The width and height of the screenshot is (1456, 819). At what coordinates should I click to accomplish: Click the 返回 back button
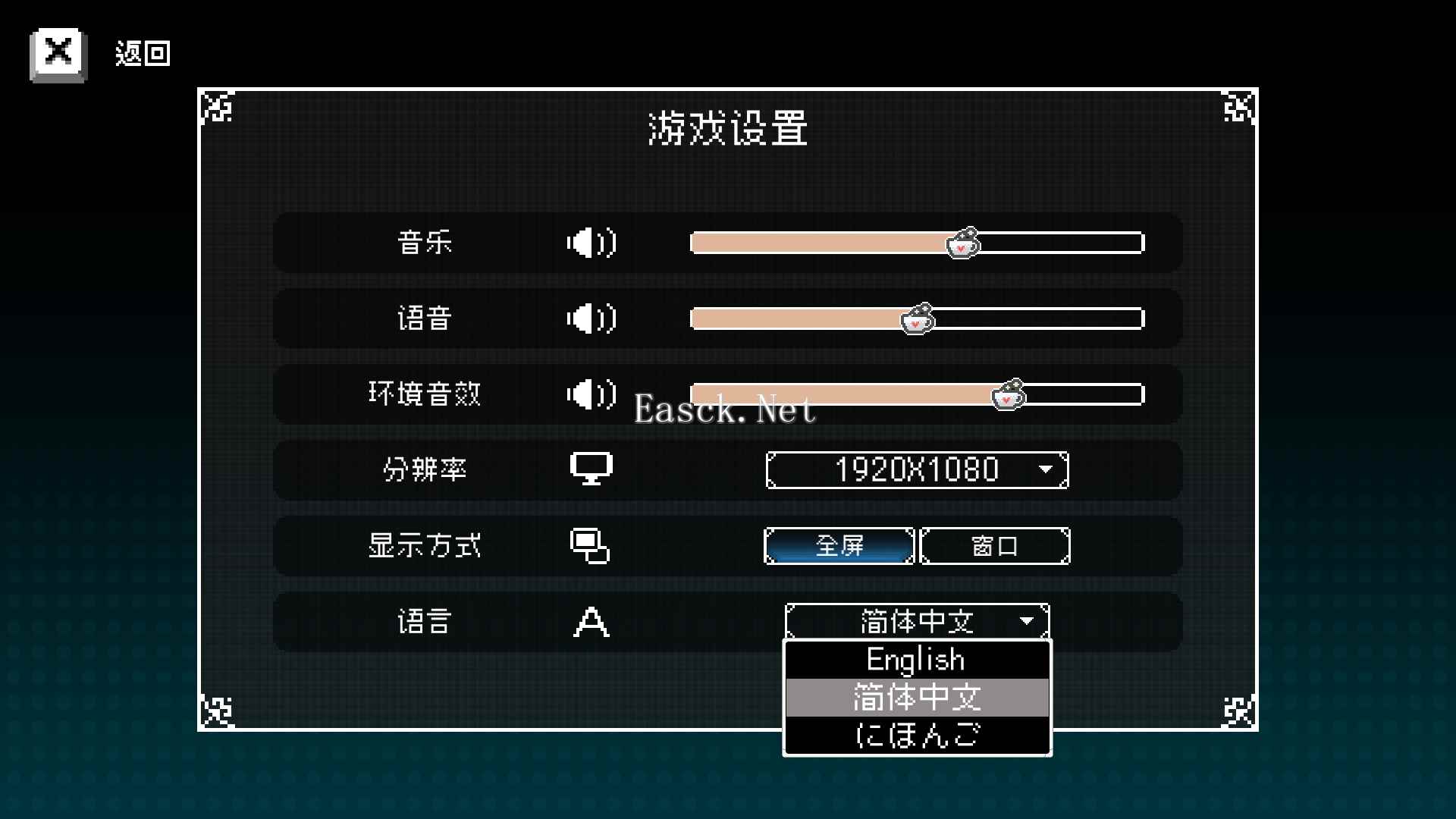click(143, 52)
